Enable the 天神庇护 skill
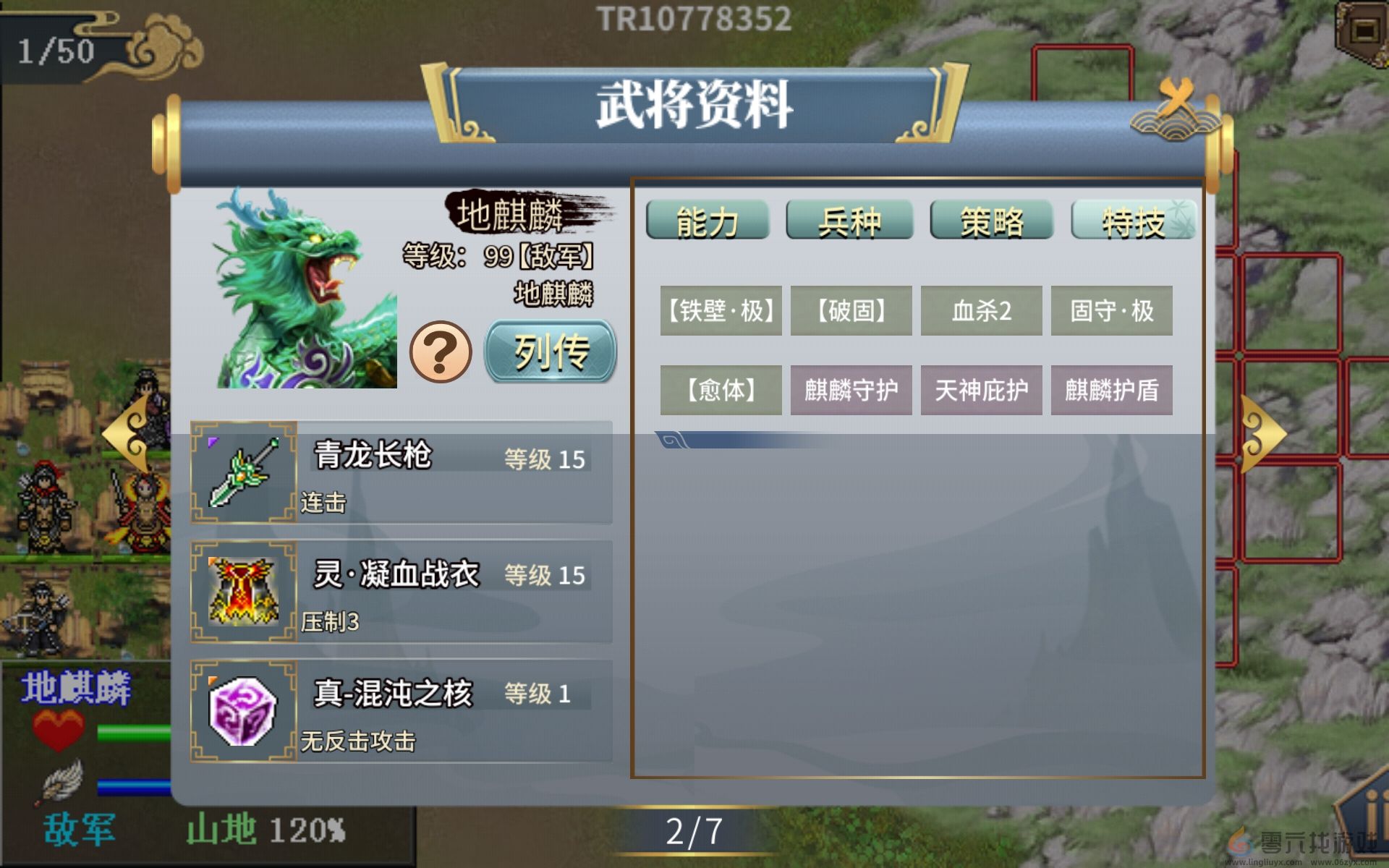The image size is (1389, 868). point(981,389)
